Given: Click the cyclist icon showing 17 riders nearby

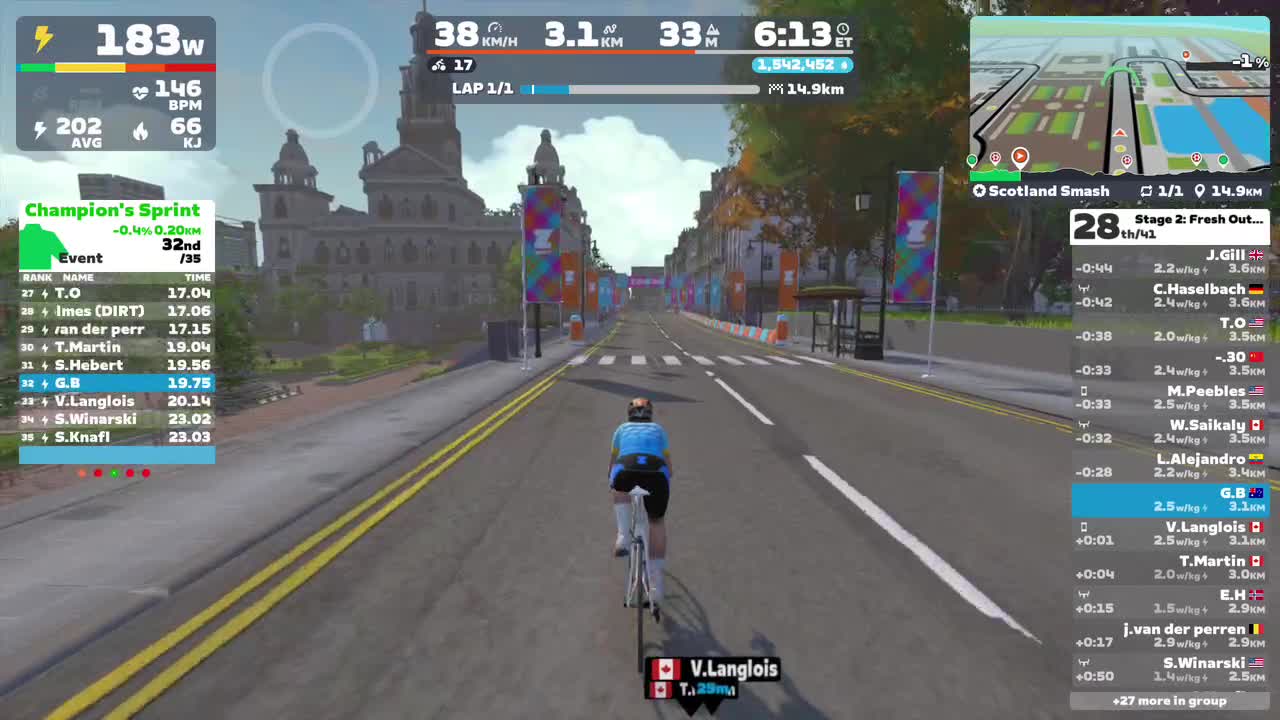Looking at the screenshot, I should 438,65.
